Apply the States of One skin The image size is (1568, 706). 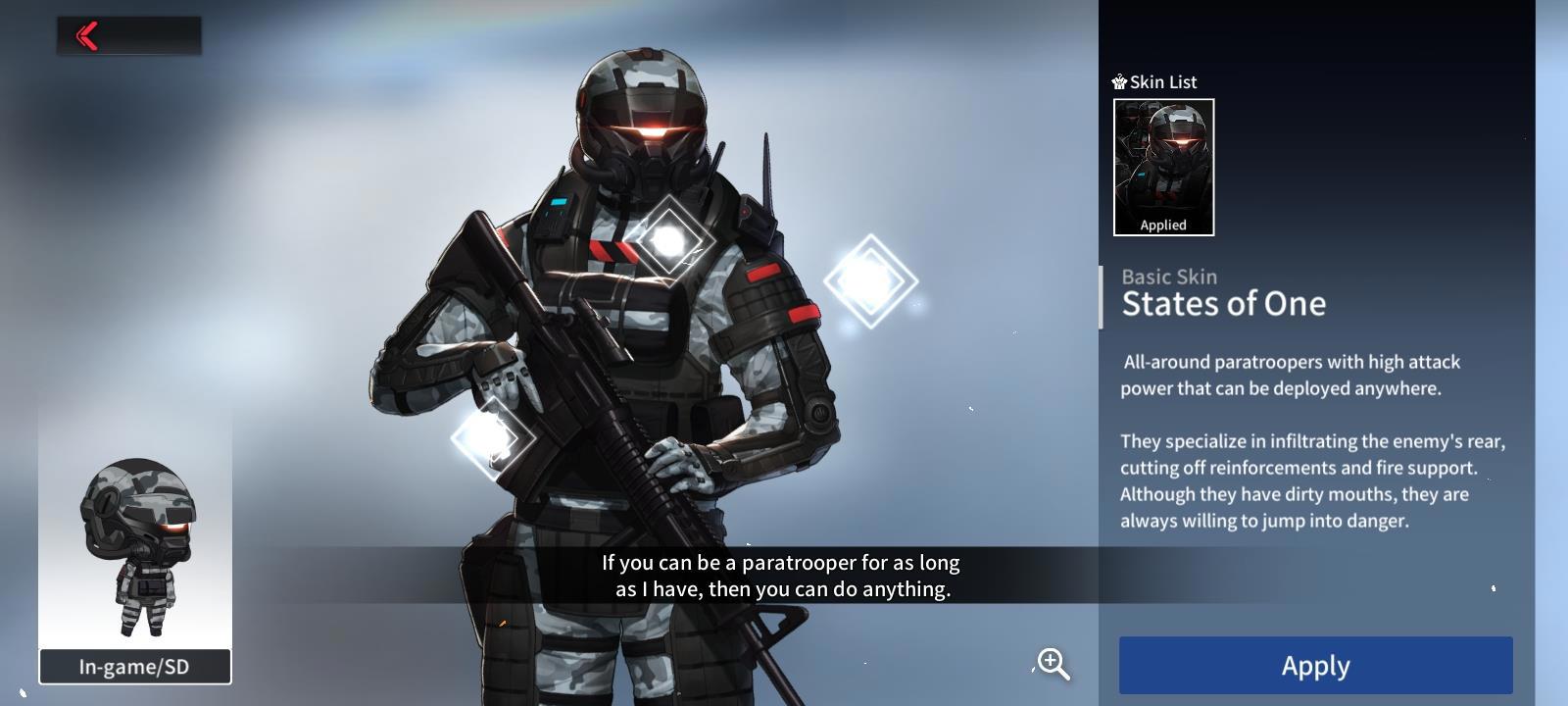1315,666
